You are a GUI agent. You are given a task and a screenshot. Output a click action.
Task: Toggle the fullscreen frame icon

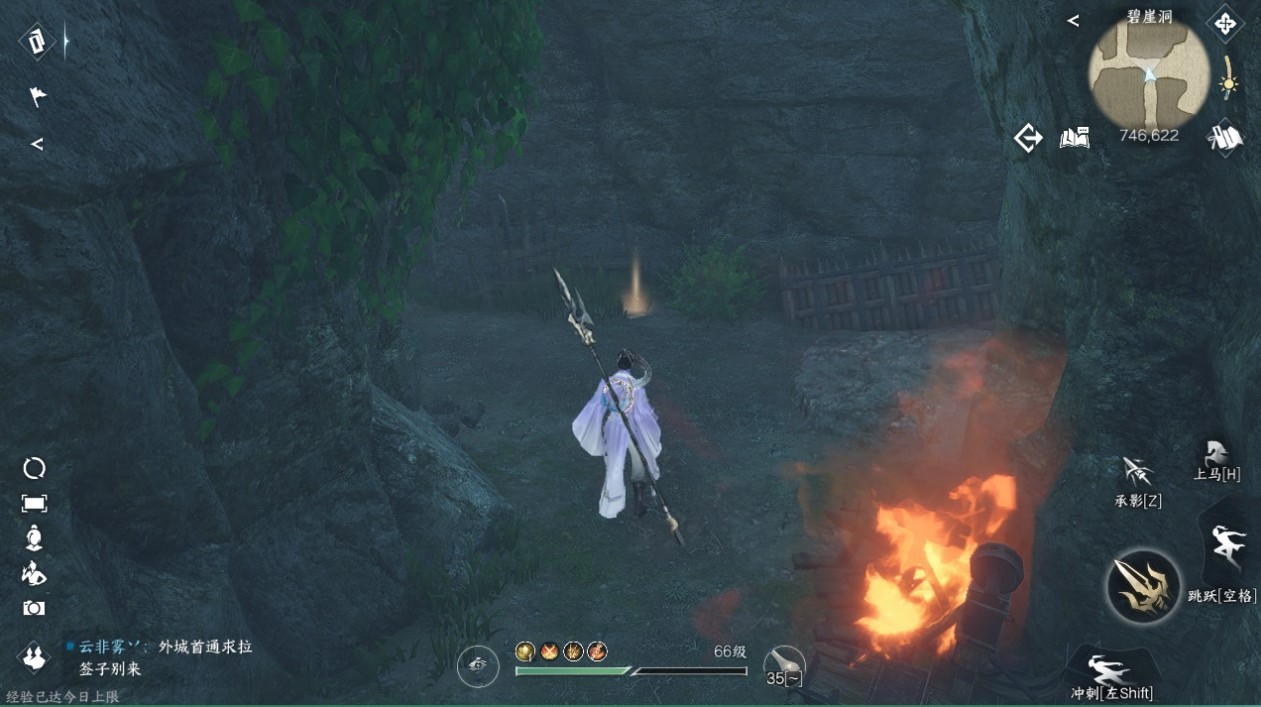click(34, 503)
